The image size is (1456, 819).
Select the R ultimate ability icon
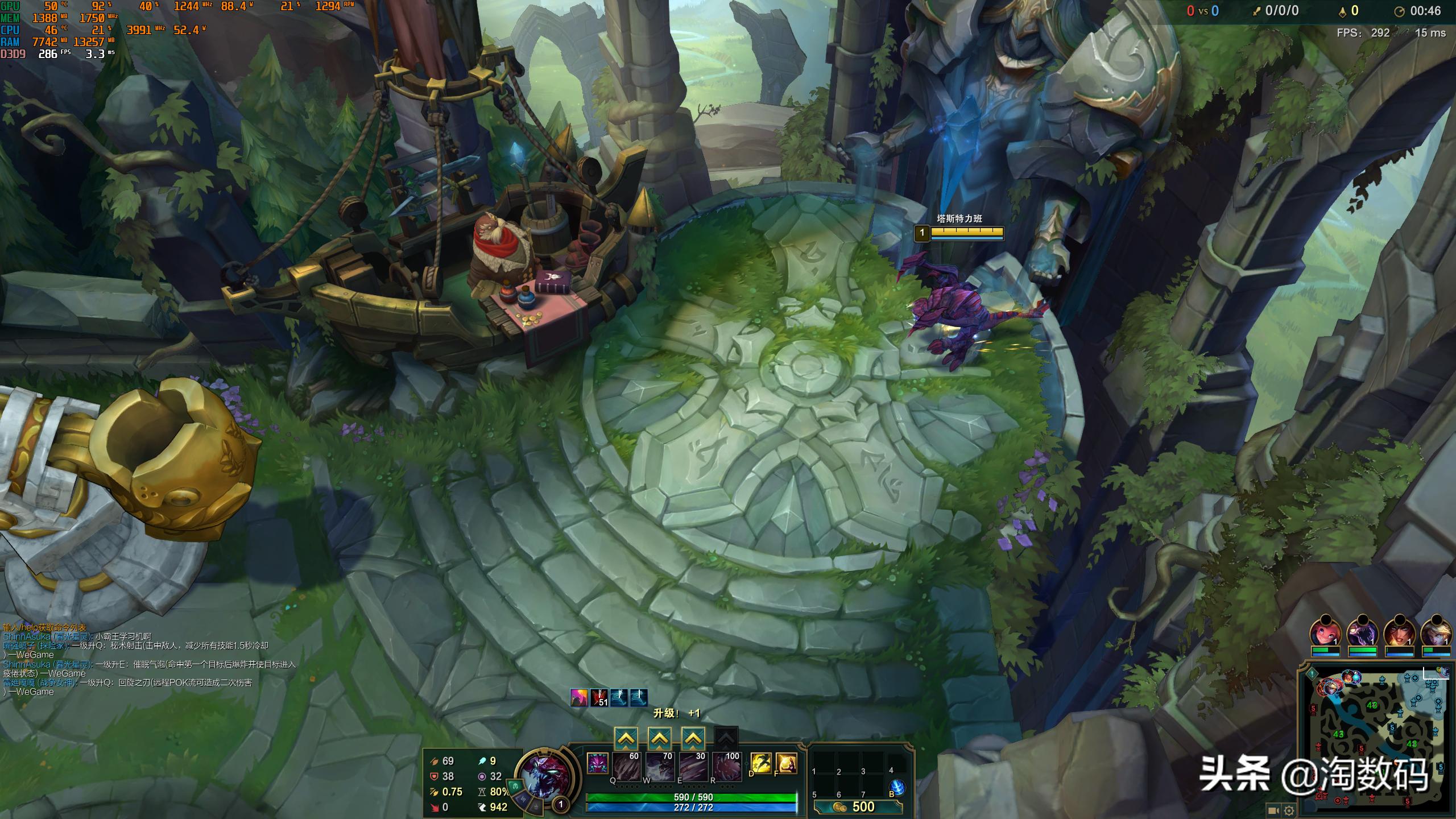(x=727, y=766)
